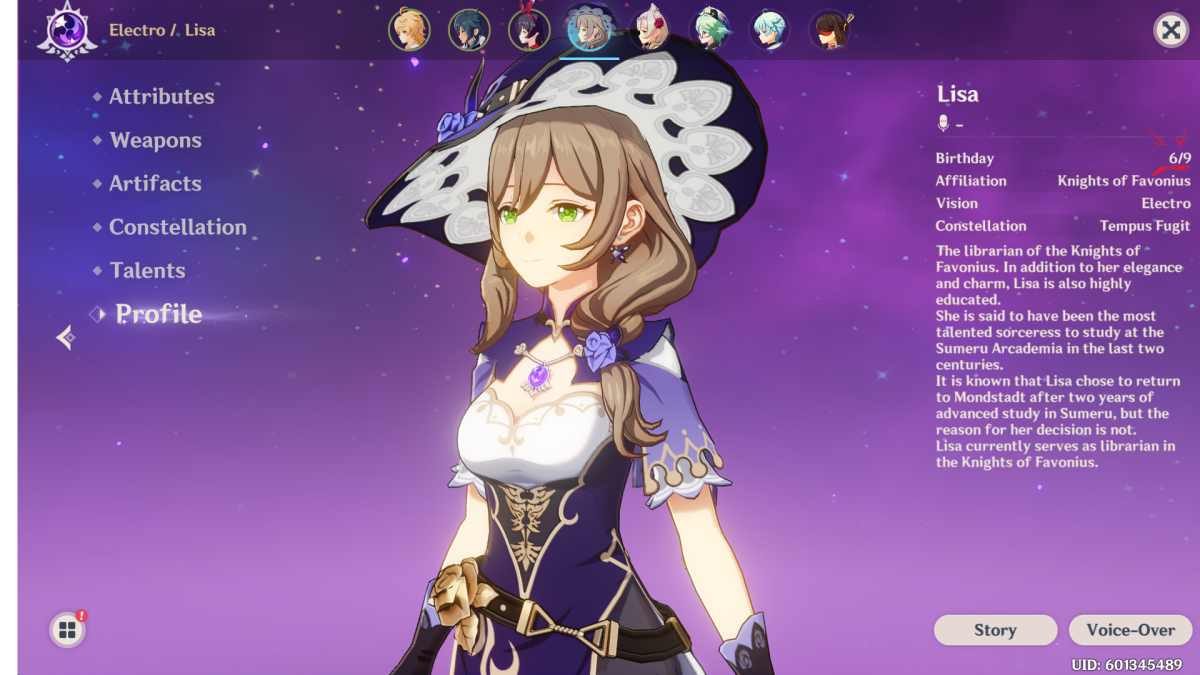Switch to Beidou's eyepatch portrait

(830, 29)
